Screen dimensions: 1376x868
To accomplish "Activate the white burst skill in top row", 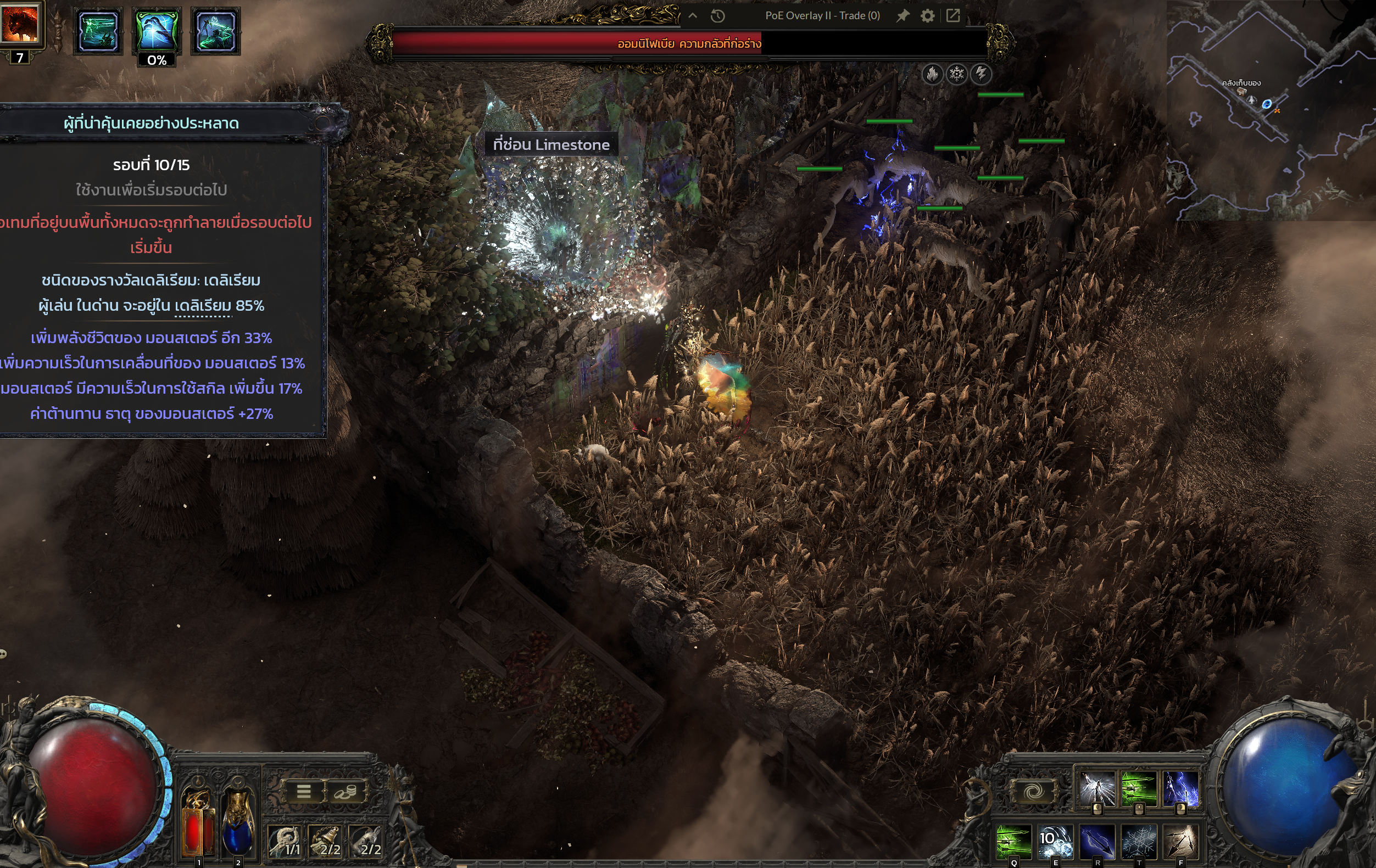I will point(1097,788).
